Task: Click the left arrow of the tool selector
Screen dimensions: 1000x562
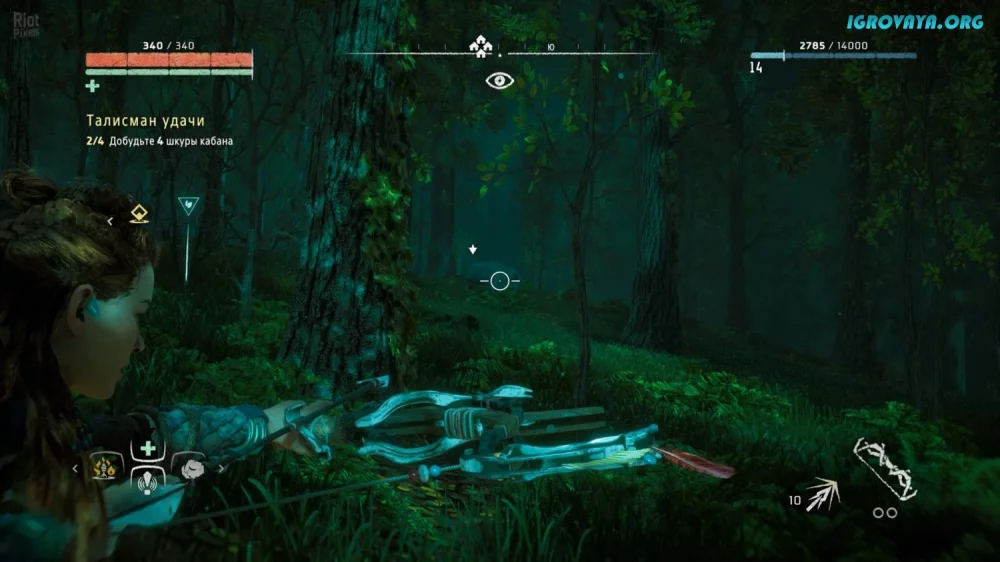Action: 76,466
